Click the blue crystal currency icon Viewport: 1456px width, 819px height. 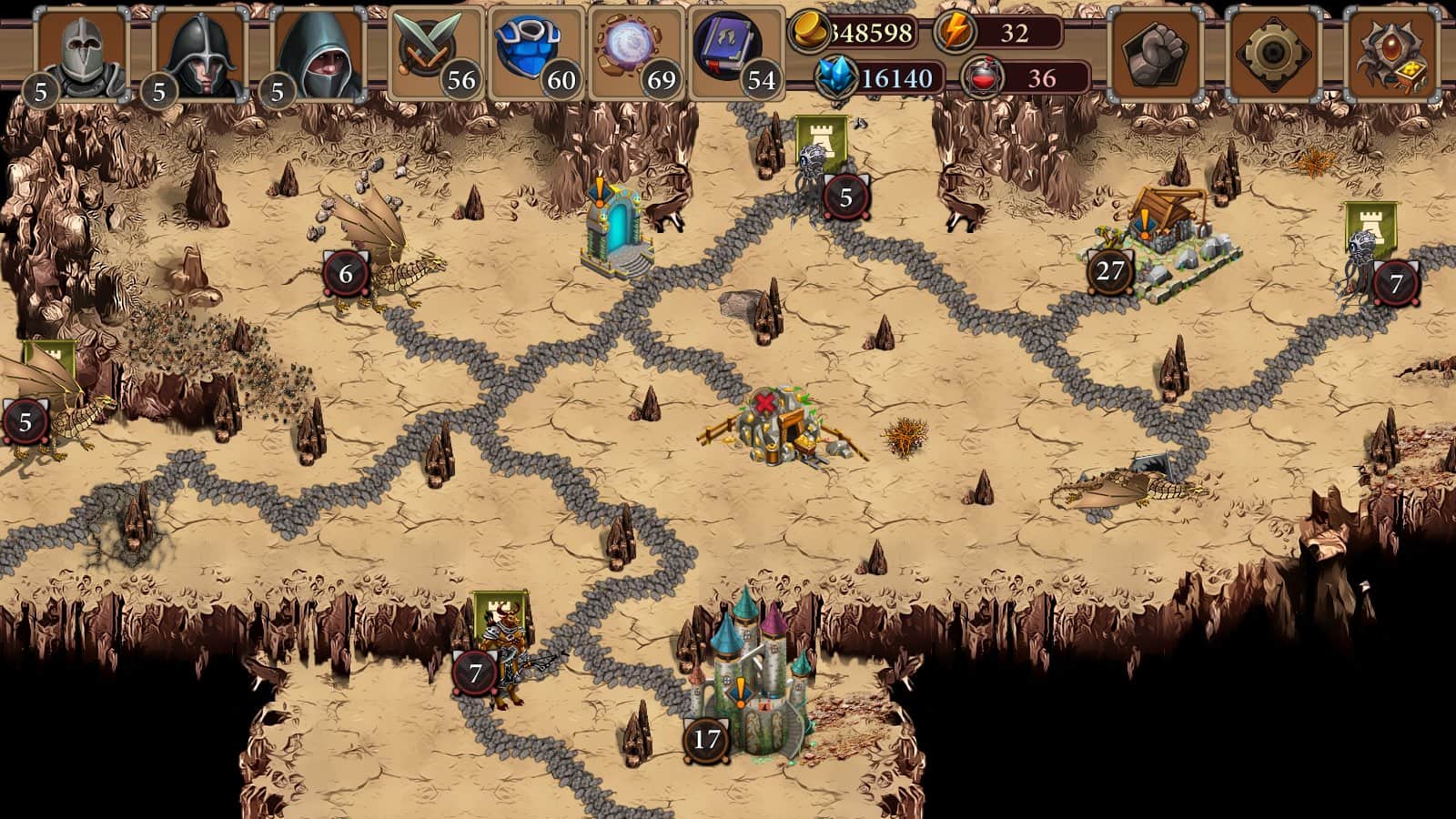tap(835, 77)
